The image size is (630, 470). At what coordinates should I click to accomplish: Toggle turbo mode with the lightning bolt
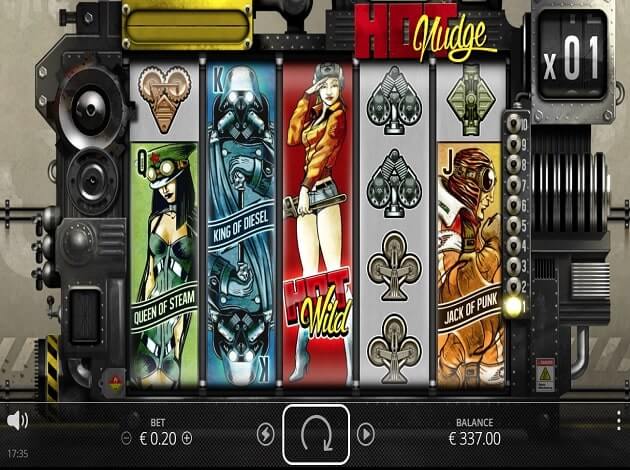point(265,434)
